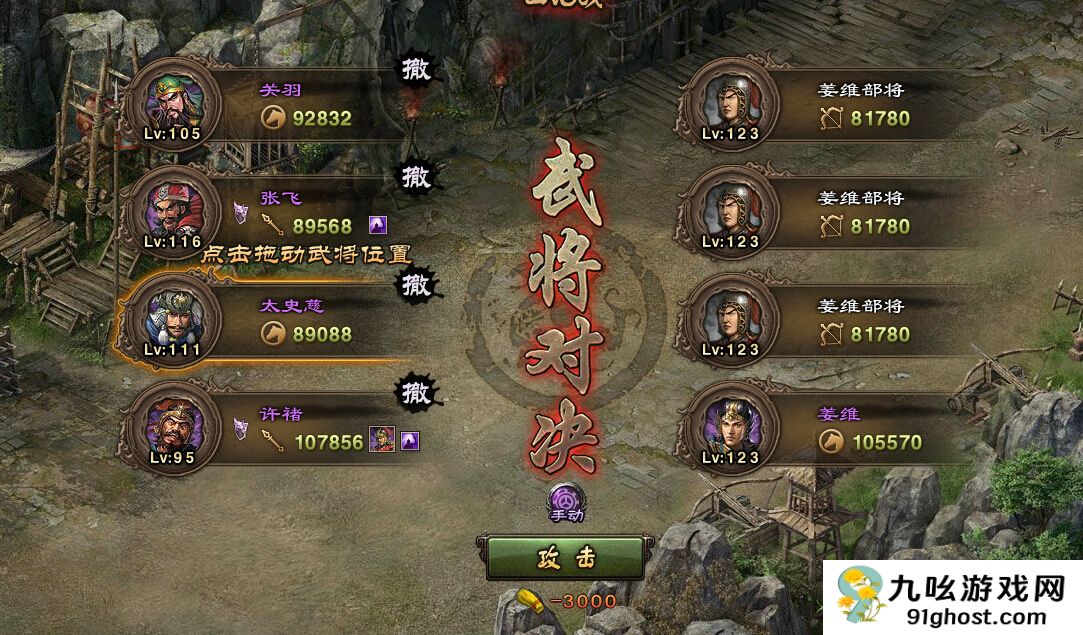Viewport: 1083px width, 635px height.
Task: Click the small portrait icon beside 许褚's 107856
Action: [382, 440]
